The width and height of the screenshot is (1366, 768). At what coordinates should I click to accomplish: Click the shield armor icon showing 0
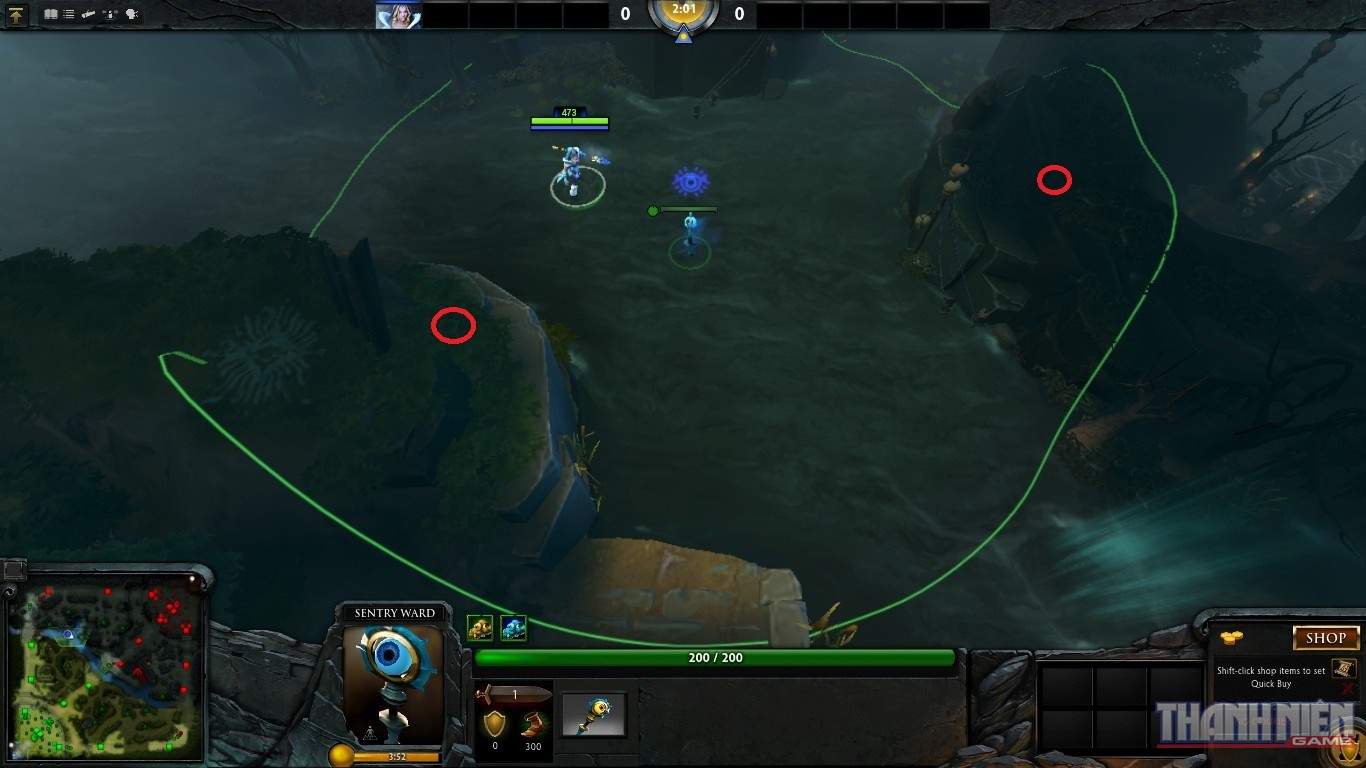[495, 722]
